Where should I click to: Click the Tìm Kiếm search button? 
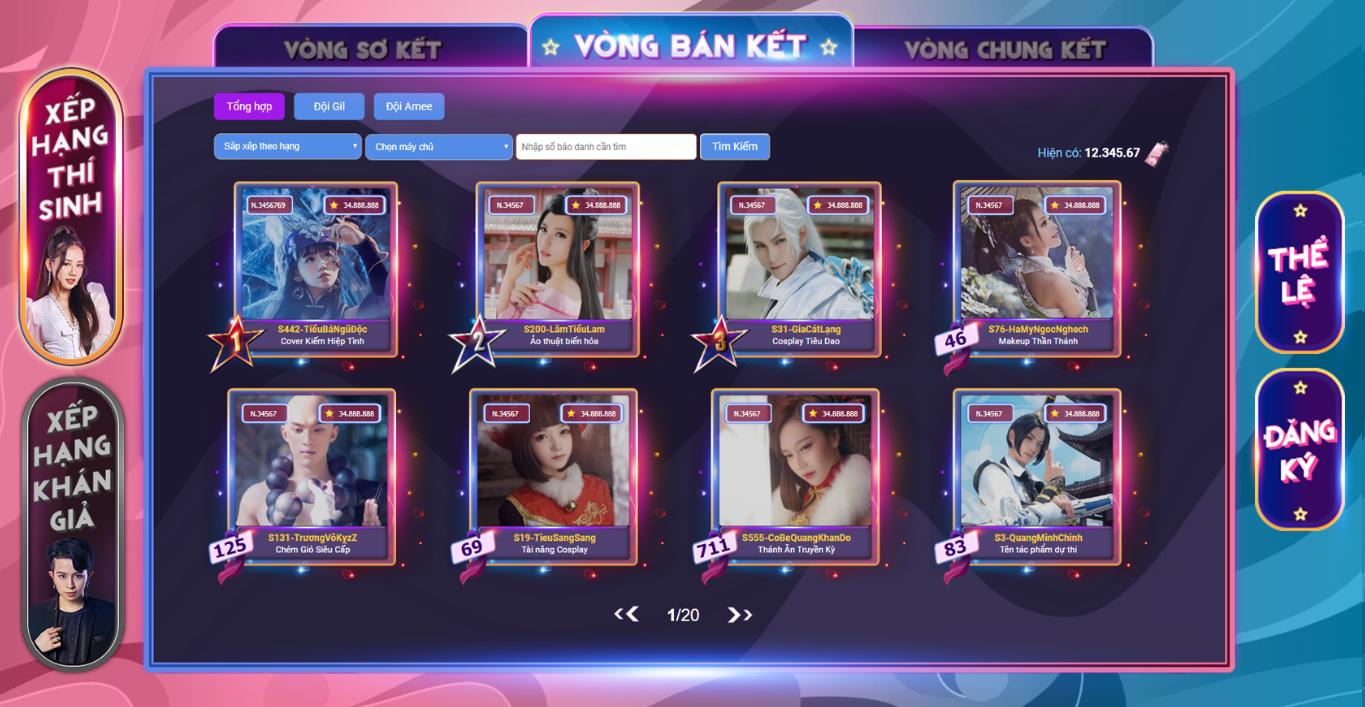pos(734,147)
